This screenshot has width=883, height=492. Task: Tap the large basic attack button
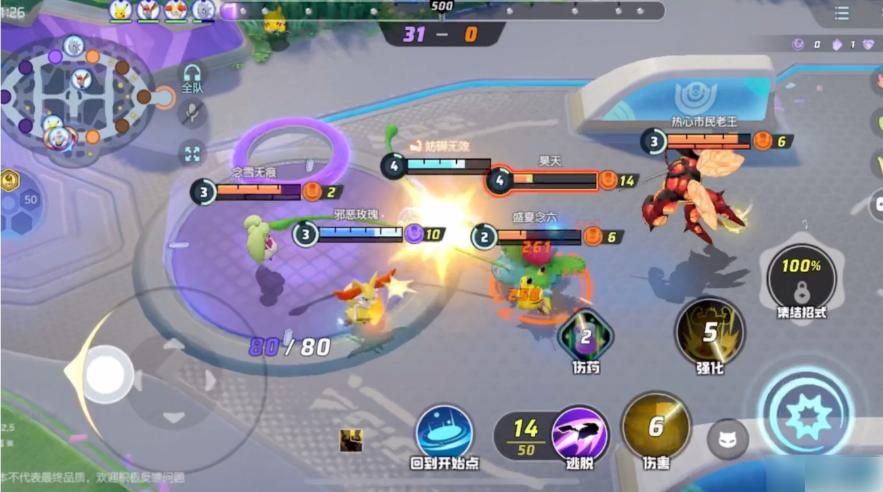804,411
